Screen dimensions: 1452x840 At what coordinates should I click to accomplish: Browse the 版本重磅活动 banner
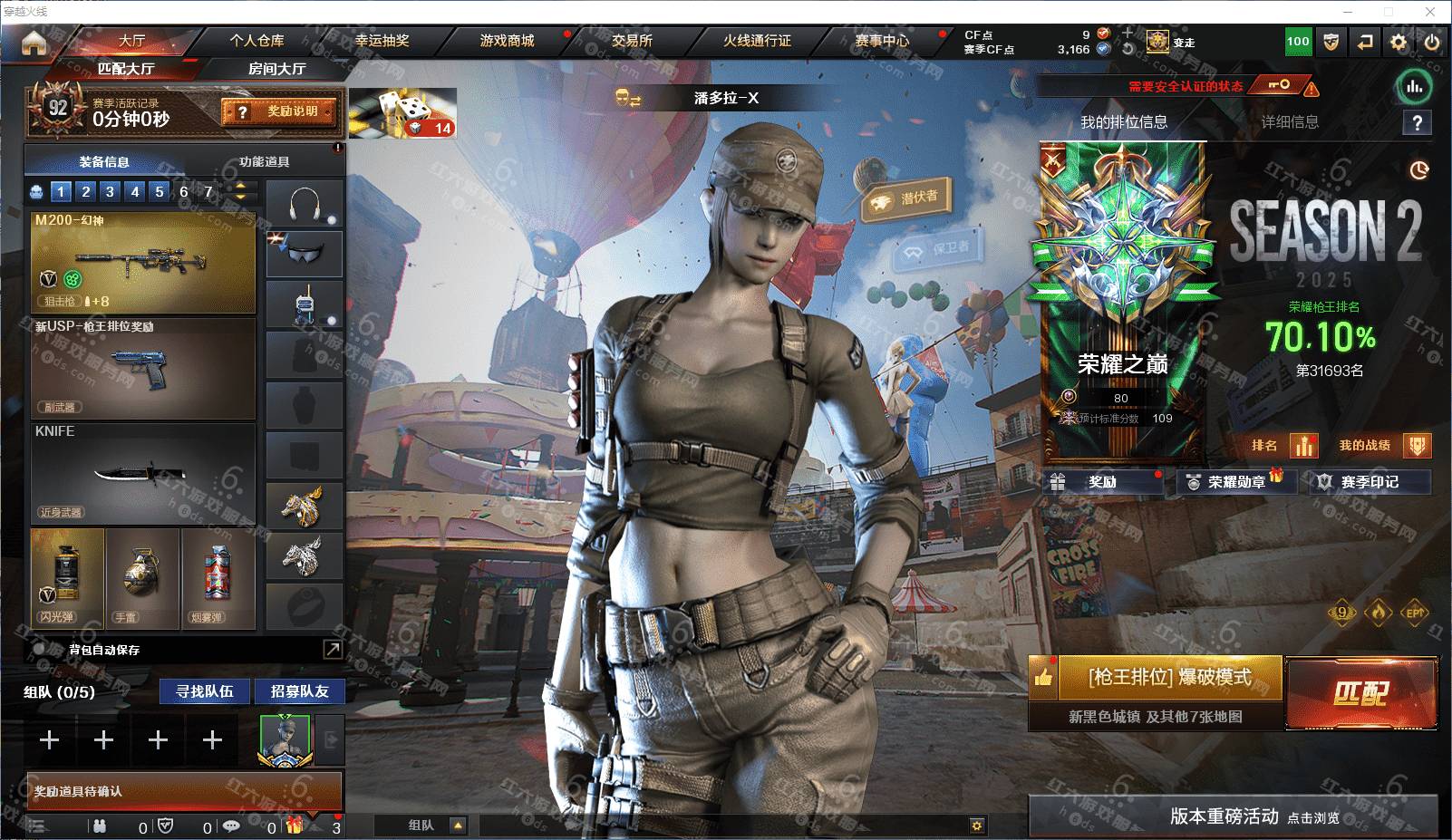[1233, 816]
